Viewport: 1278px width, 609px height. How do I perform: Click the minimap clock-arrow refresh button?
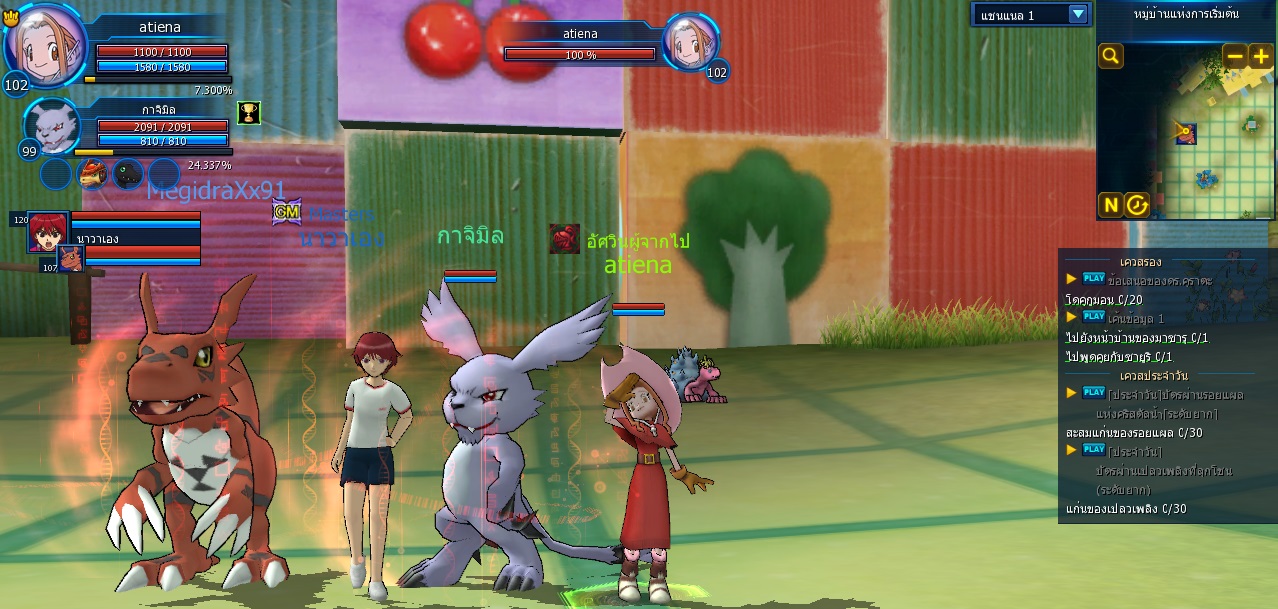click(1137, 205)
